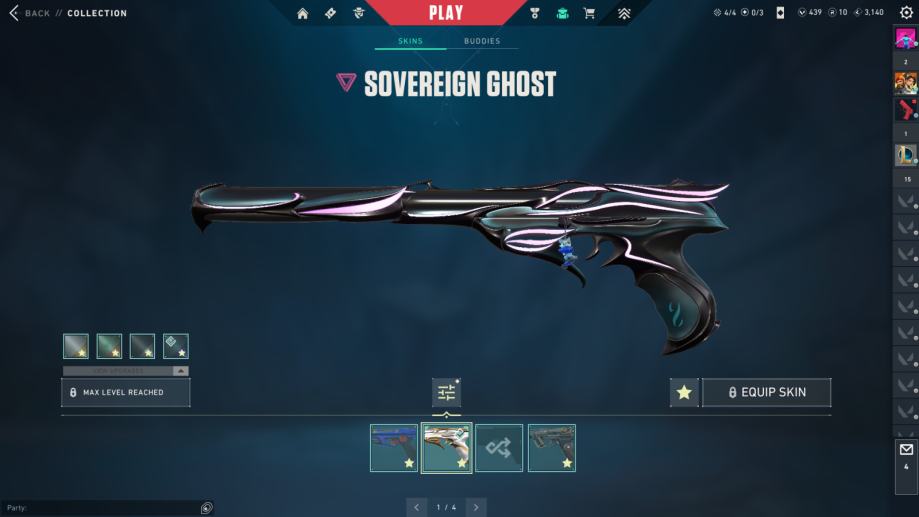This screenshot has width=919, height=517.
Task: Choose the dark grey Ghost skin thumbnail
Action: click(x=551, y=447)
